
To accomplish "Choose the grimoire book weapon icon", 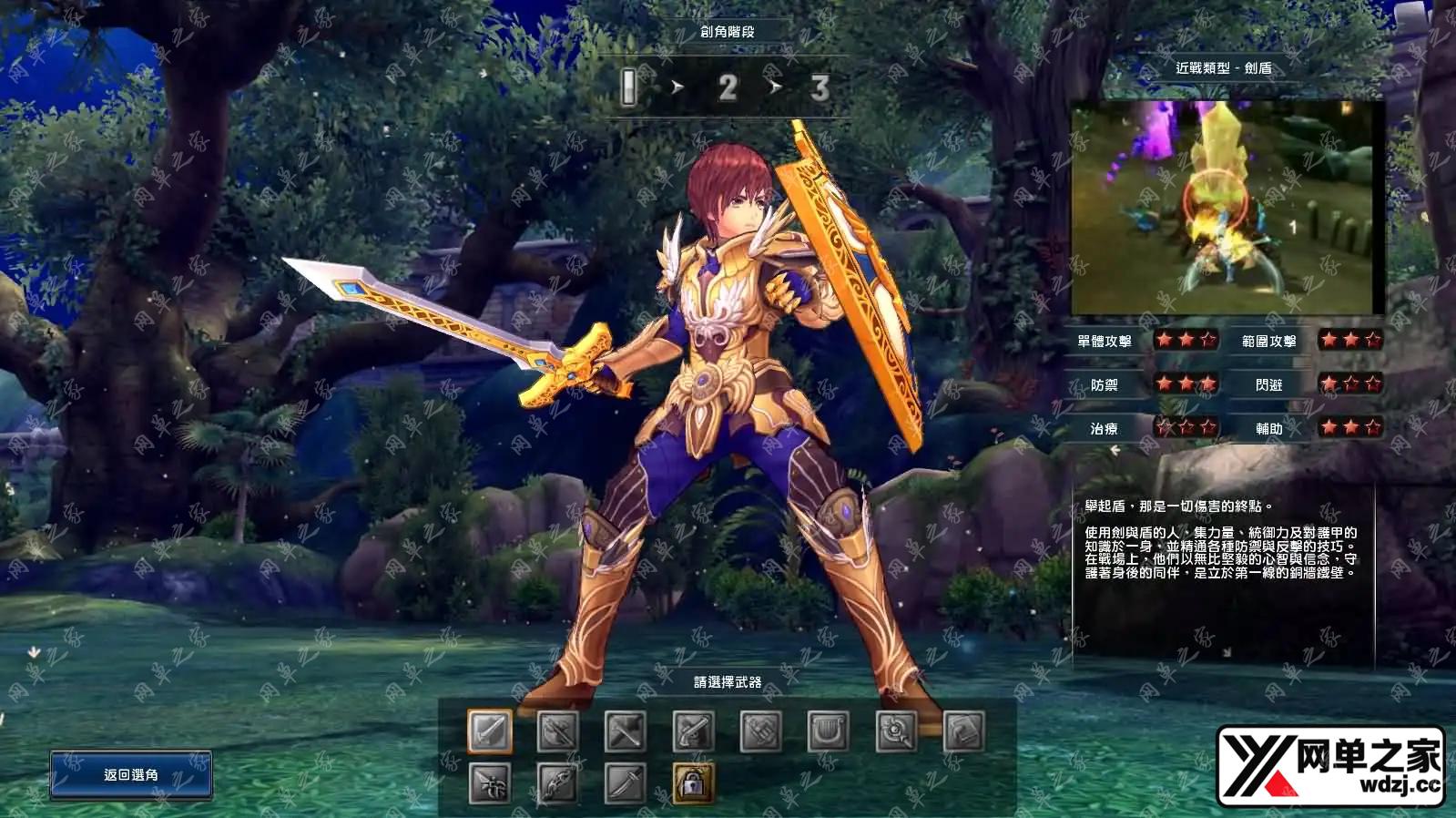I will coord(963,731).
